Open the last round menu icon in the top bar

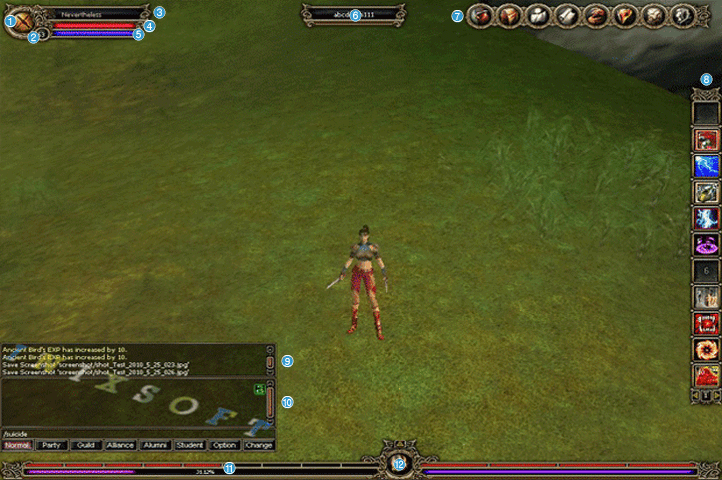pos(683,16)
